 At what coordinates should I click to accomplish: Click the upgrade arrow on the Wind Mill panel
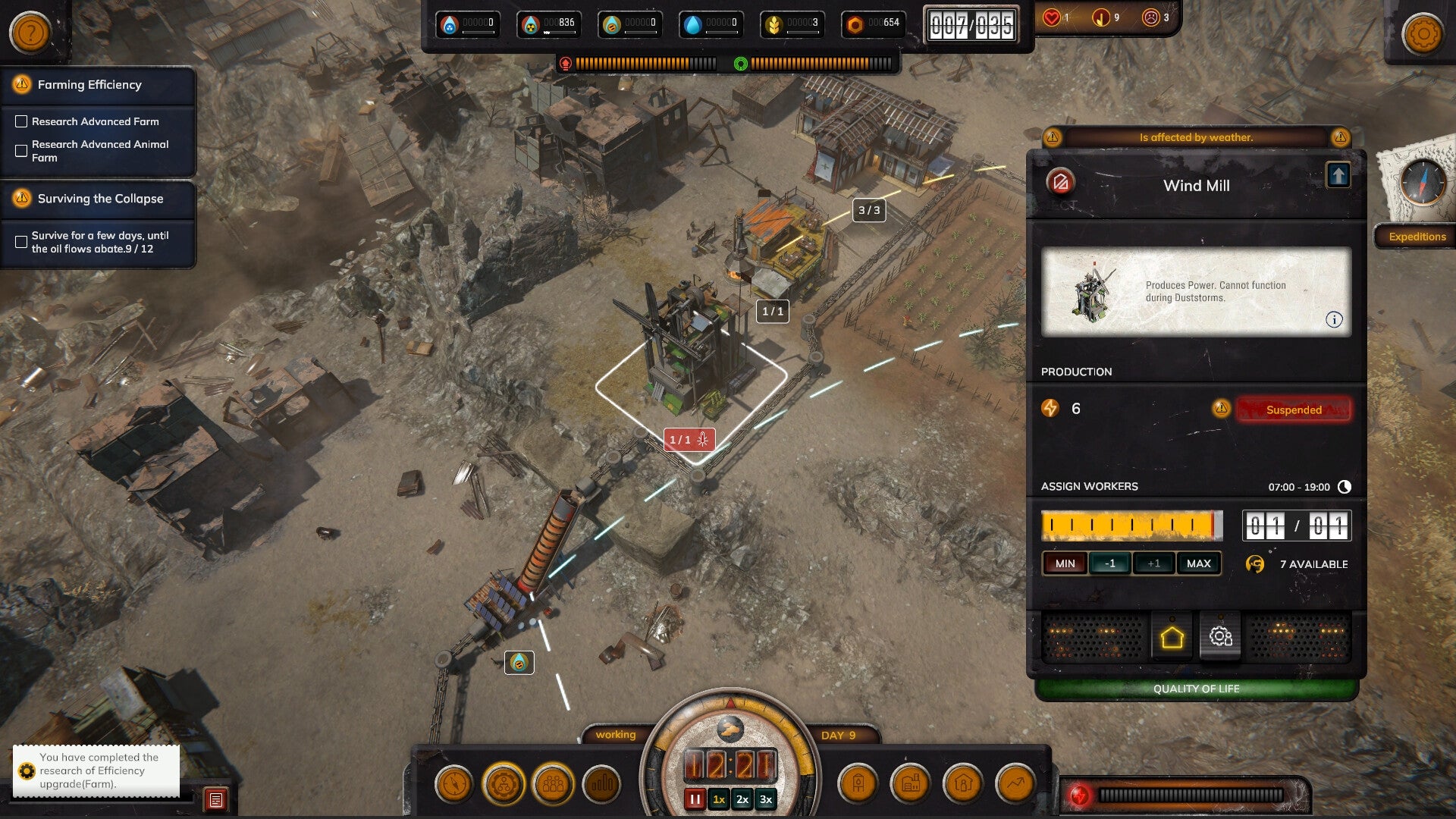[1340, 175]
